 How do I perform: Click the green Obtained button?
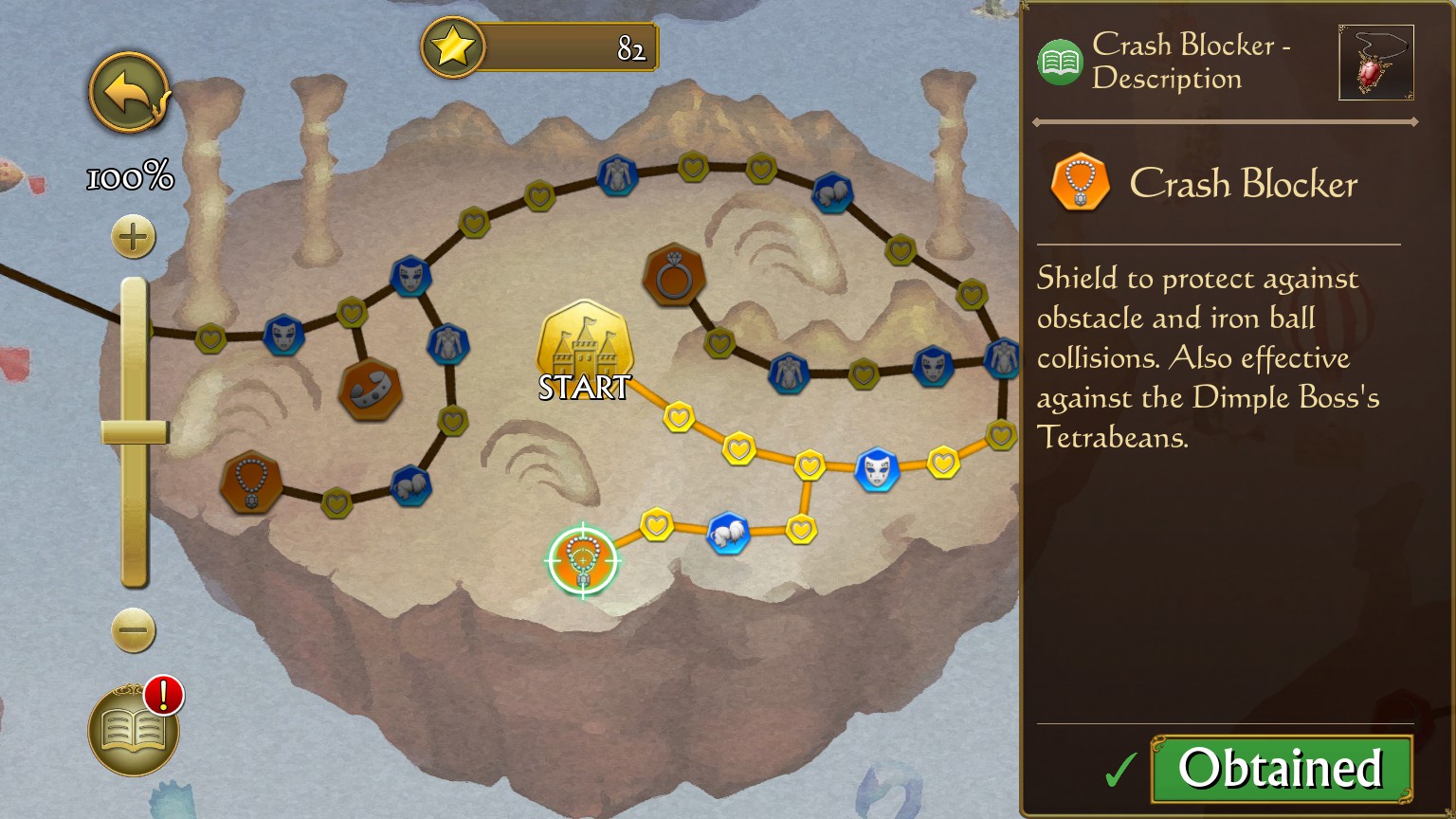click(1281, 768)
